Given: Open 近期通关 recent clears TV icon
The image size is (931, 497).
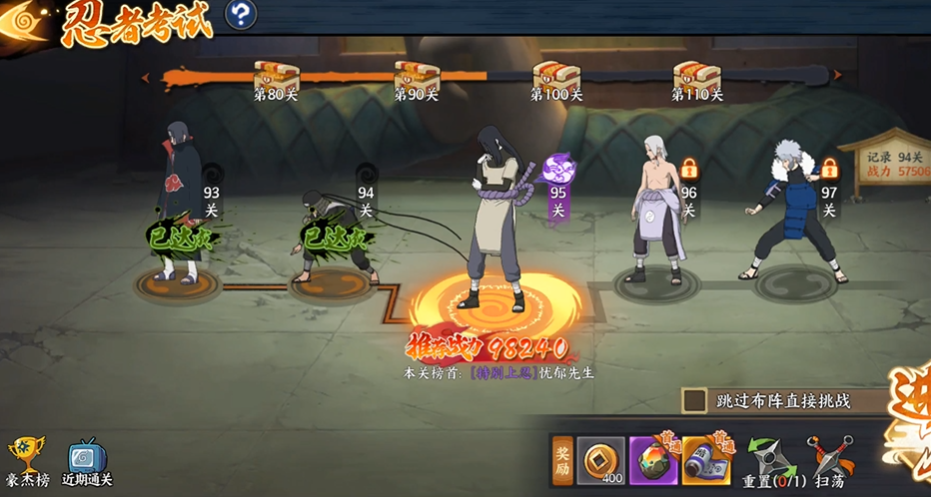Looking at the screenshot, I should coord(86,462).
